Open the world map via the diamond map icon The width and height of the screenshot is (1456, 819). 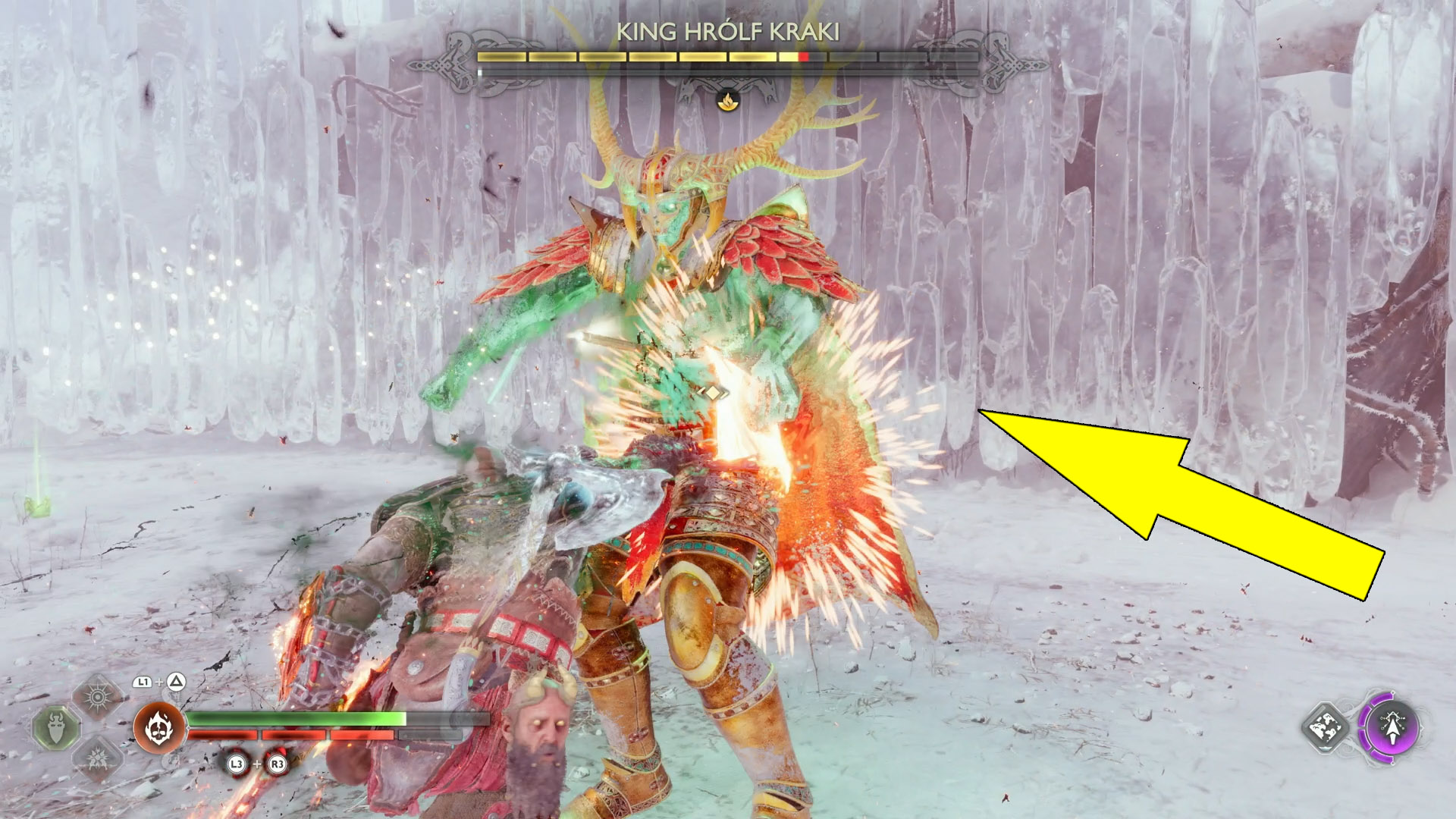pos(1326,728)
